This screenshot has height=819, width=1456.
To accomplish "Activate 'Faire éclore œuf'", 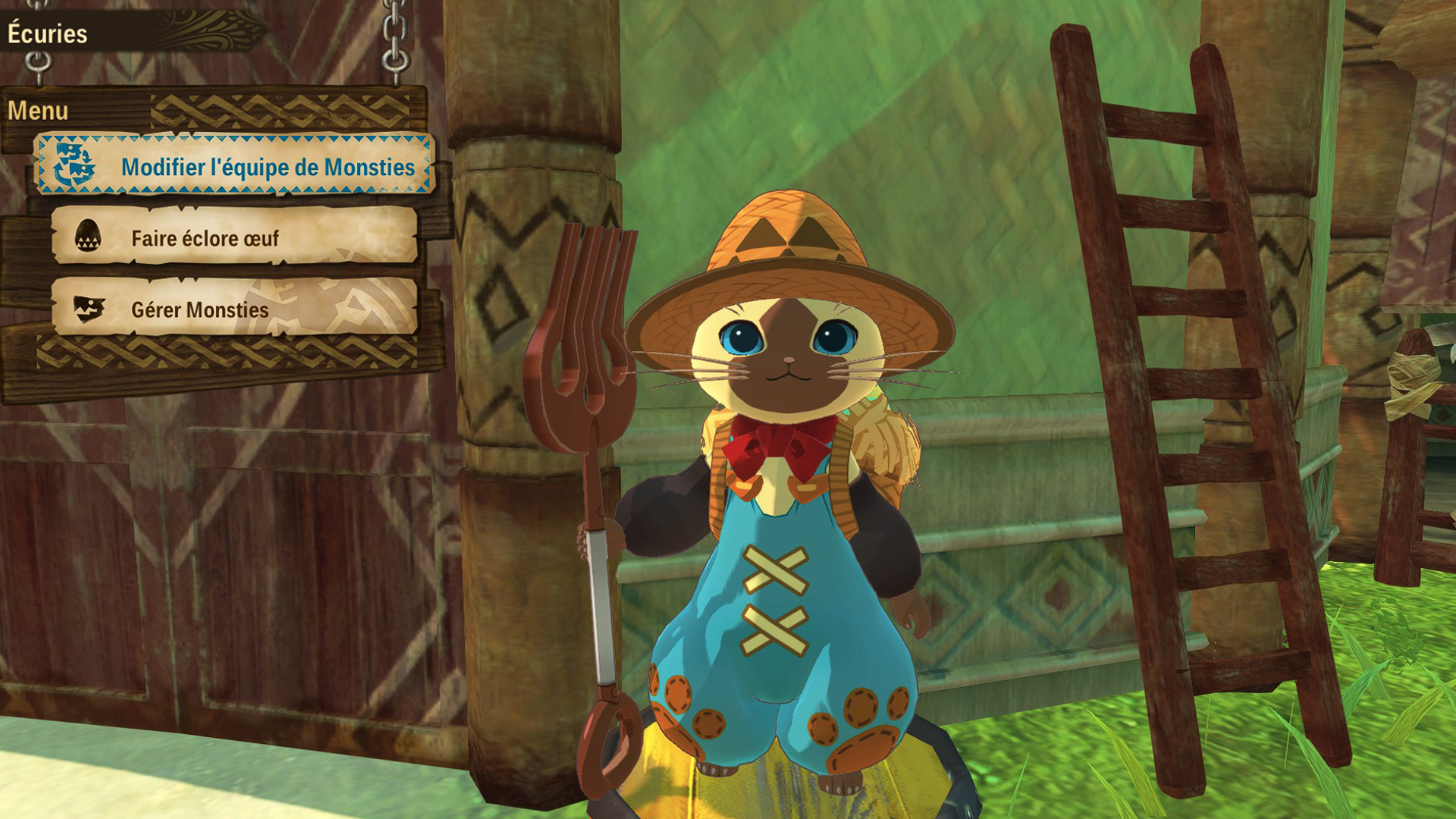I will (205, 237).
